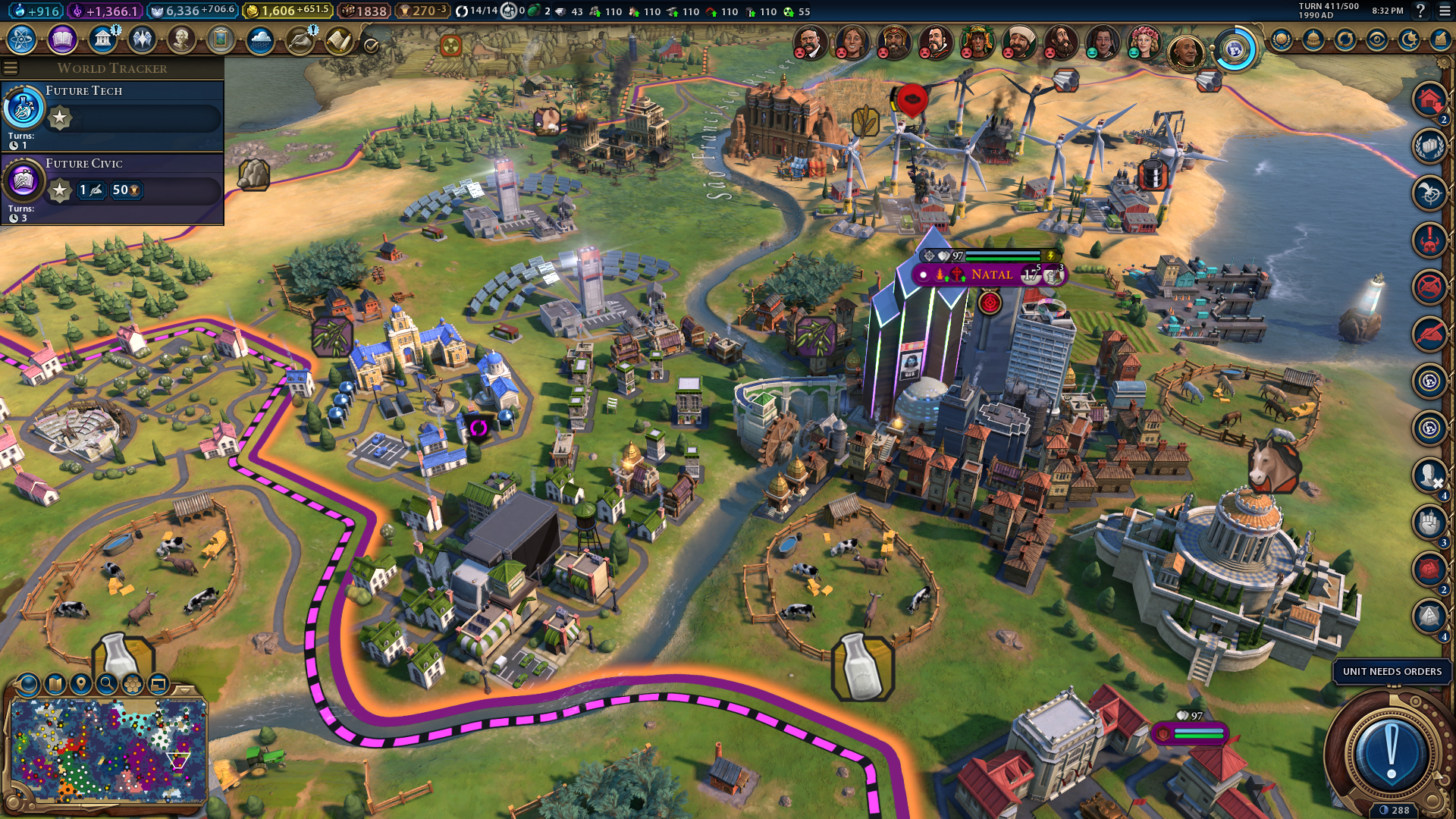This screenshot has height=819, width=1456.
Task: Open minimap map pin tool
Action: coord(80,684)
